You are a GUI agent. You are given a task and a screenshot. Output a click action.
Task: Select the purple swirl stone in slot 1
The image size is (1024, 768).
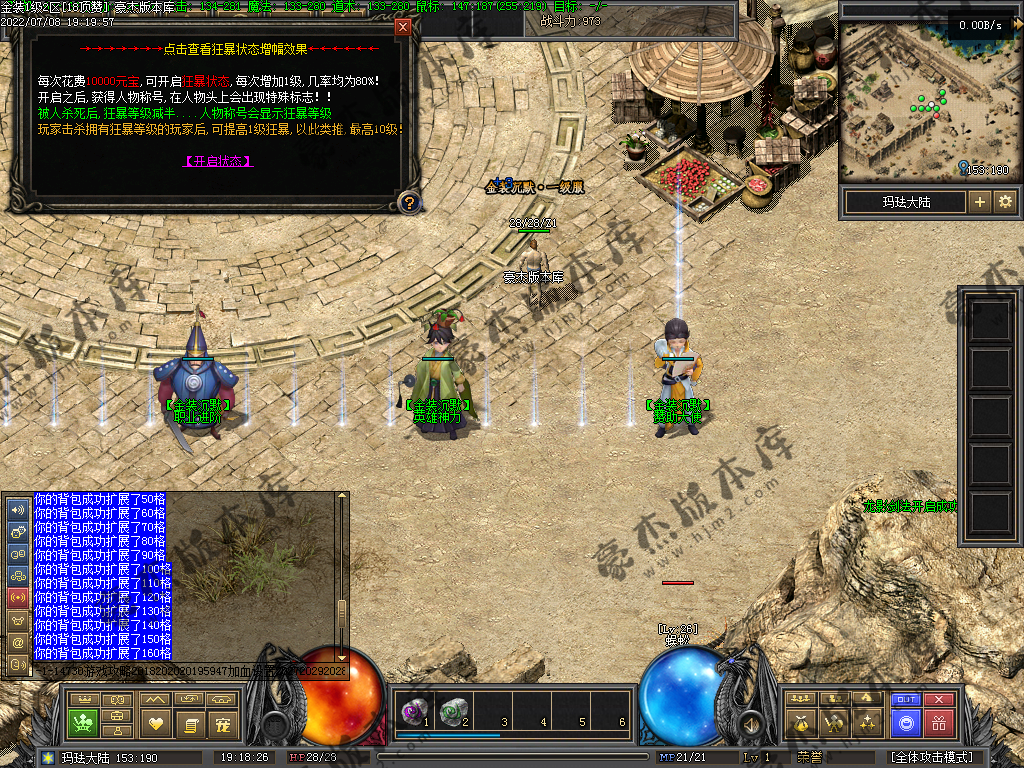412,711
